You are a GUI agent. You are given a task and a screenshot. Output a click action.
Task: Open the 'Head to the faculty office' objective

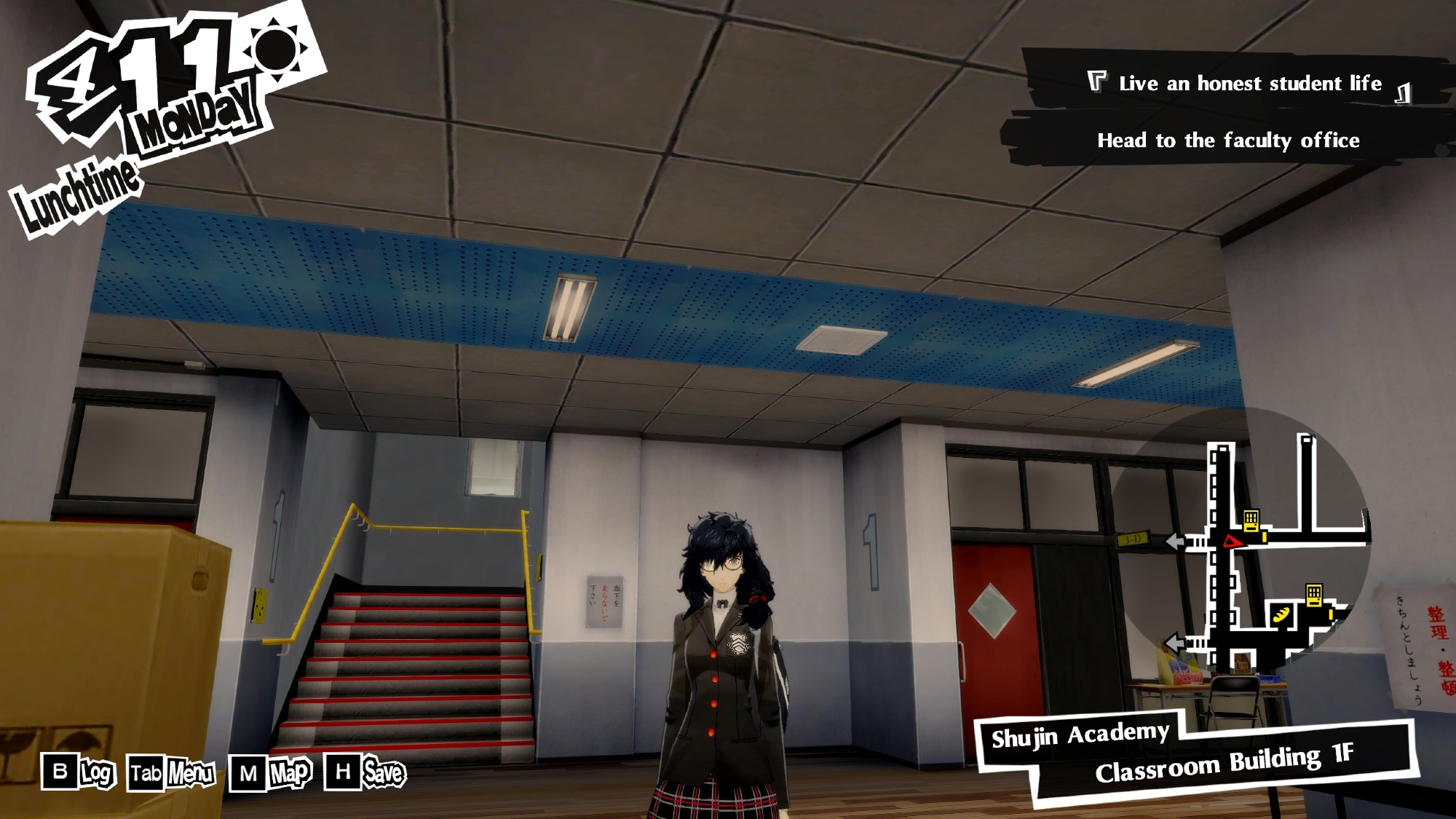pyautogui.click(x=1228, y=141)
